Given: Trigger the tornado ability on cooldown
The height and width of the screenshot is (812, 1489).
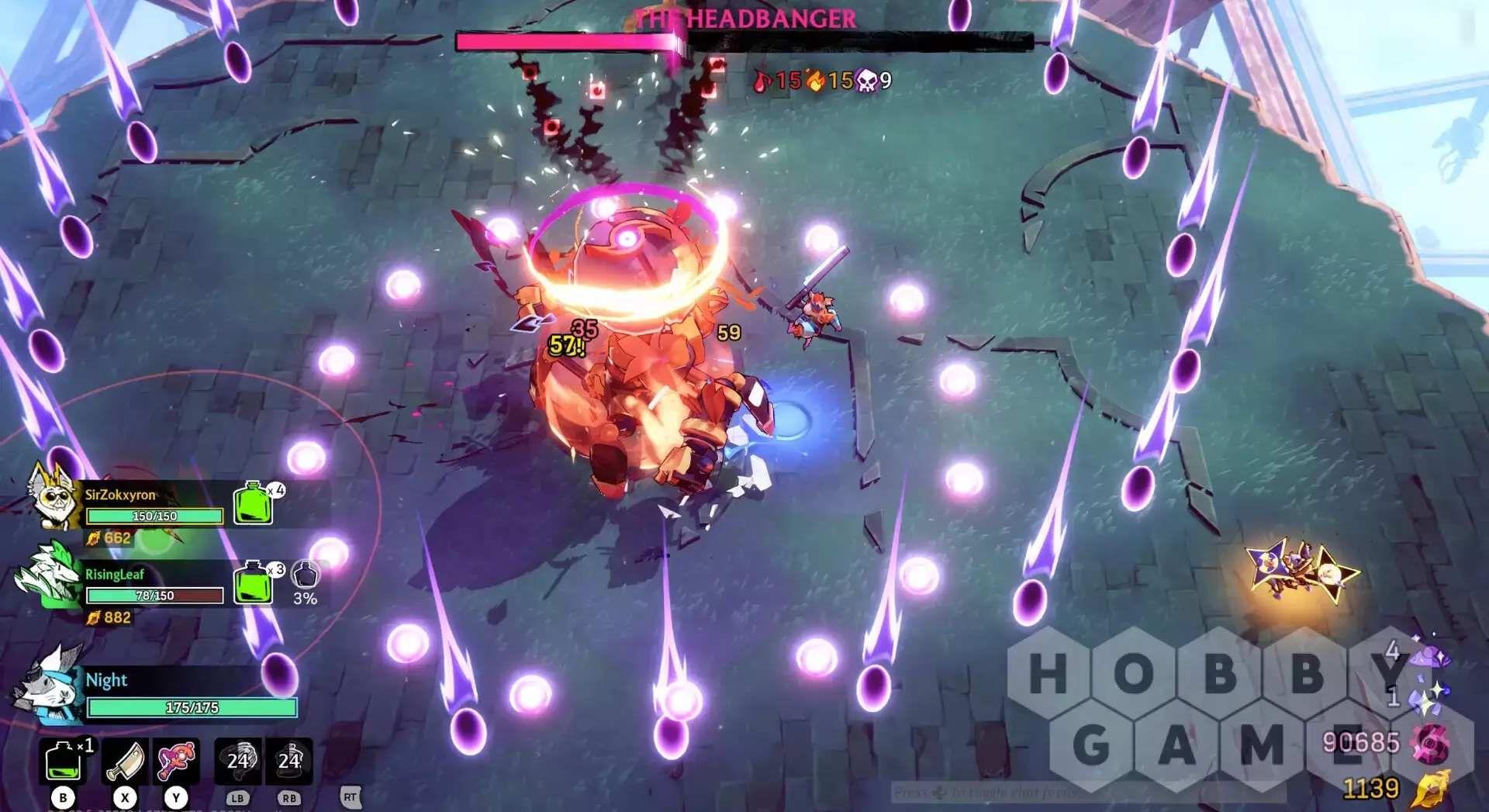Looking at the screenshot, I should pos(238,761).
